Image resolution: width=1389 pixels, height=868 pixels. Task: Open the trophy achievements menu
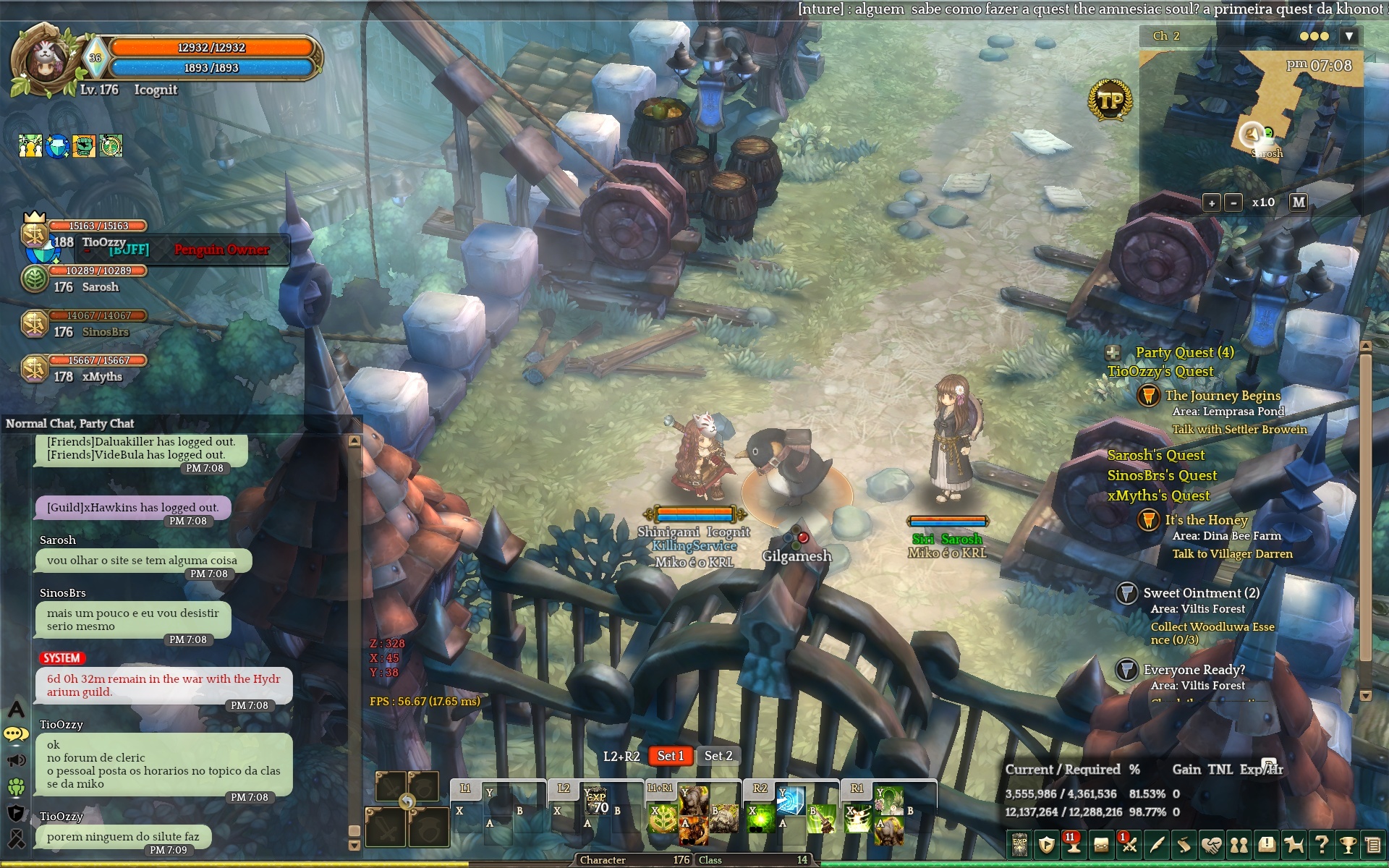click(1347, 844)
